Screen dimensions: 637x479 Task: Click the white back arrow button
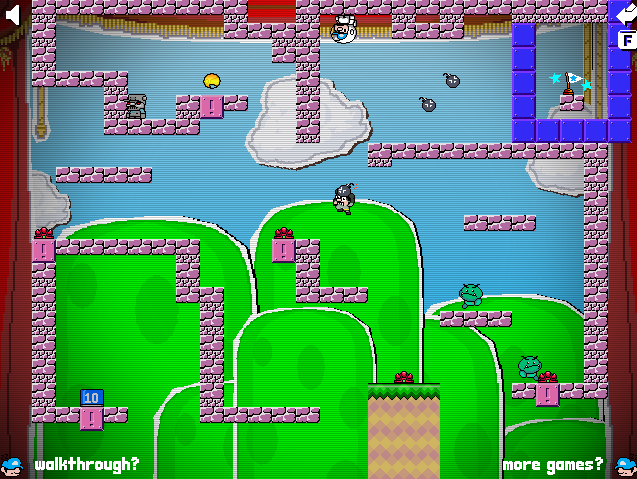click(625, 13)
